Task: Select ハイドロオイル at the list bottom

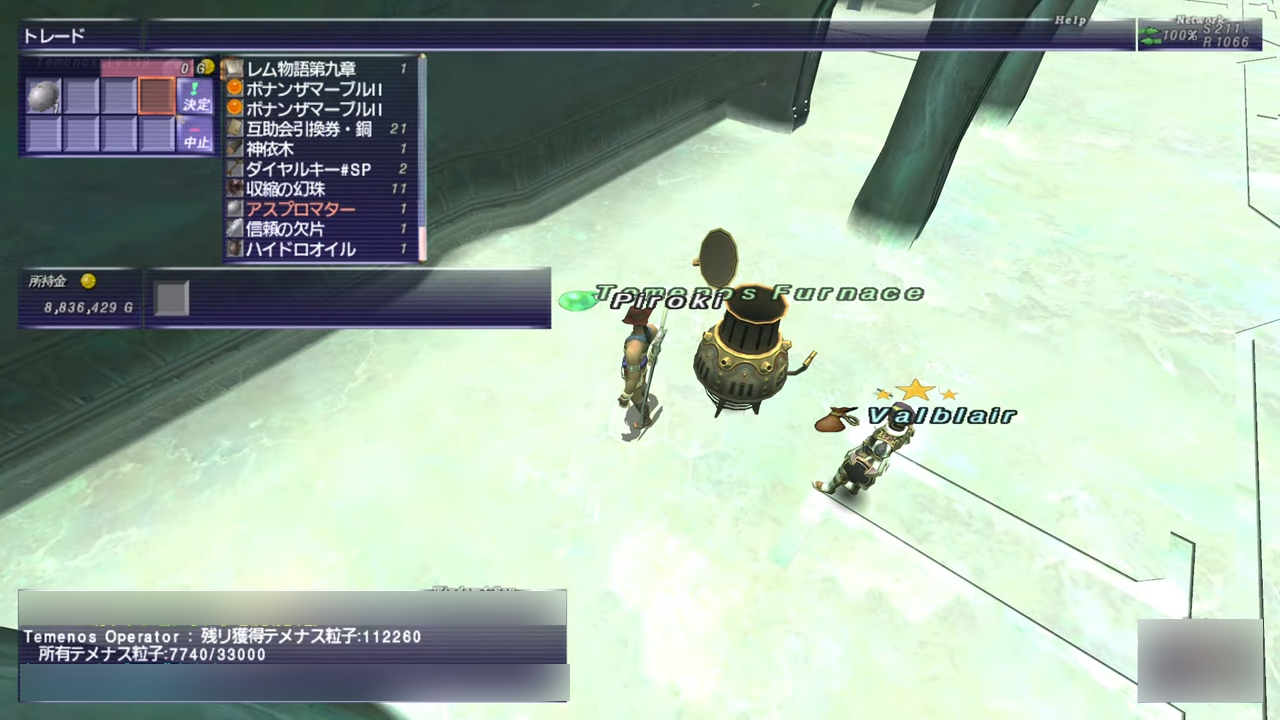Action: 300,249
